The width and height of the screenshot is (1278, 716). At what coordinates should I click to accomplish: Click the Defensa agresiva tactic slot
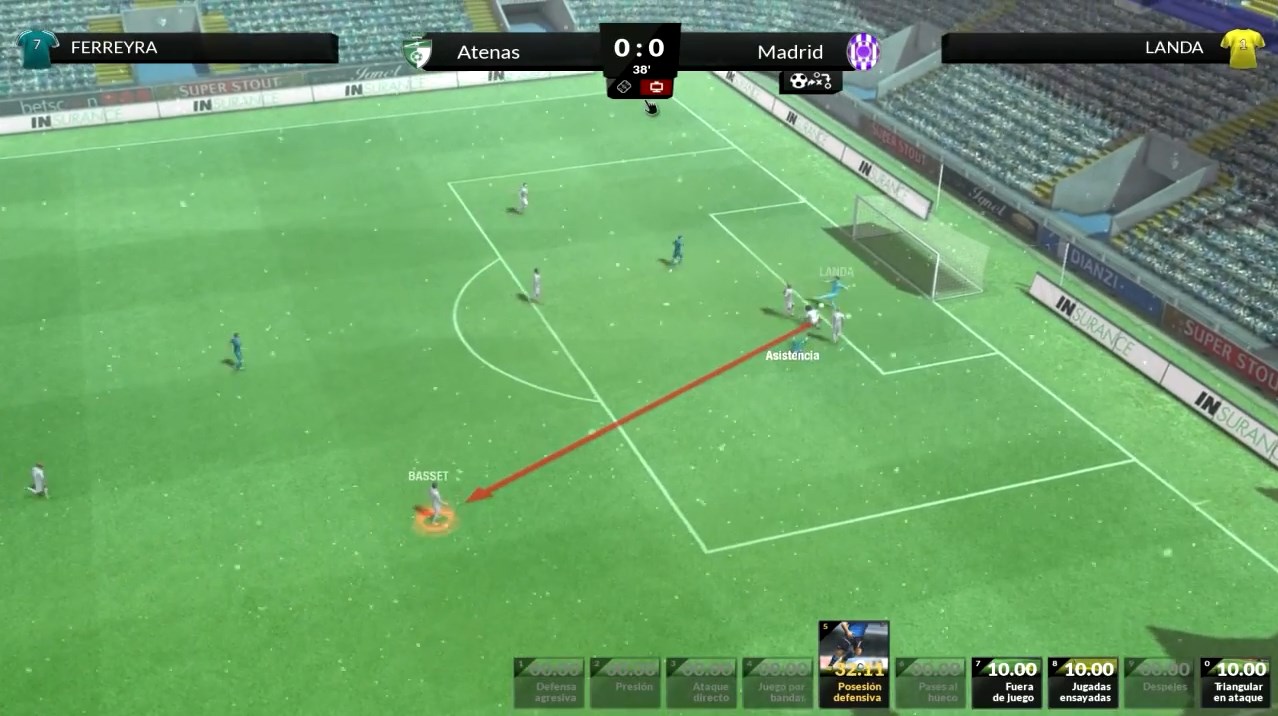tap(549, 681)
